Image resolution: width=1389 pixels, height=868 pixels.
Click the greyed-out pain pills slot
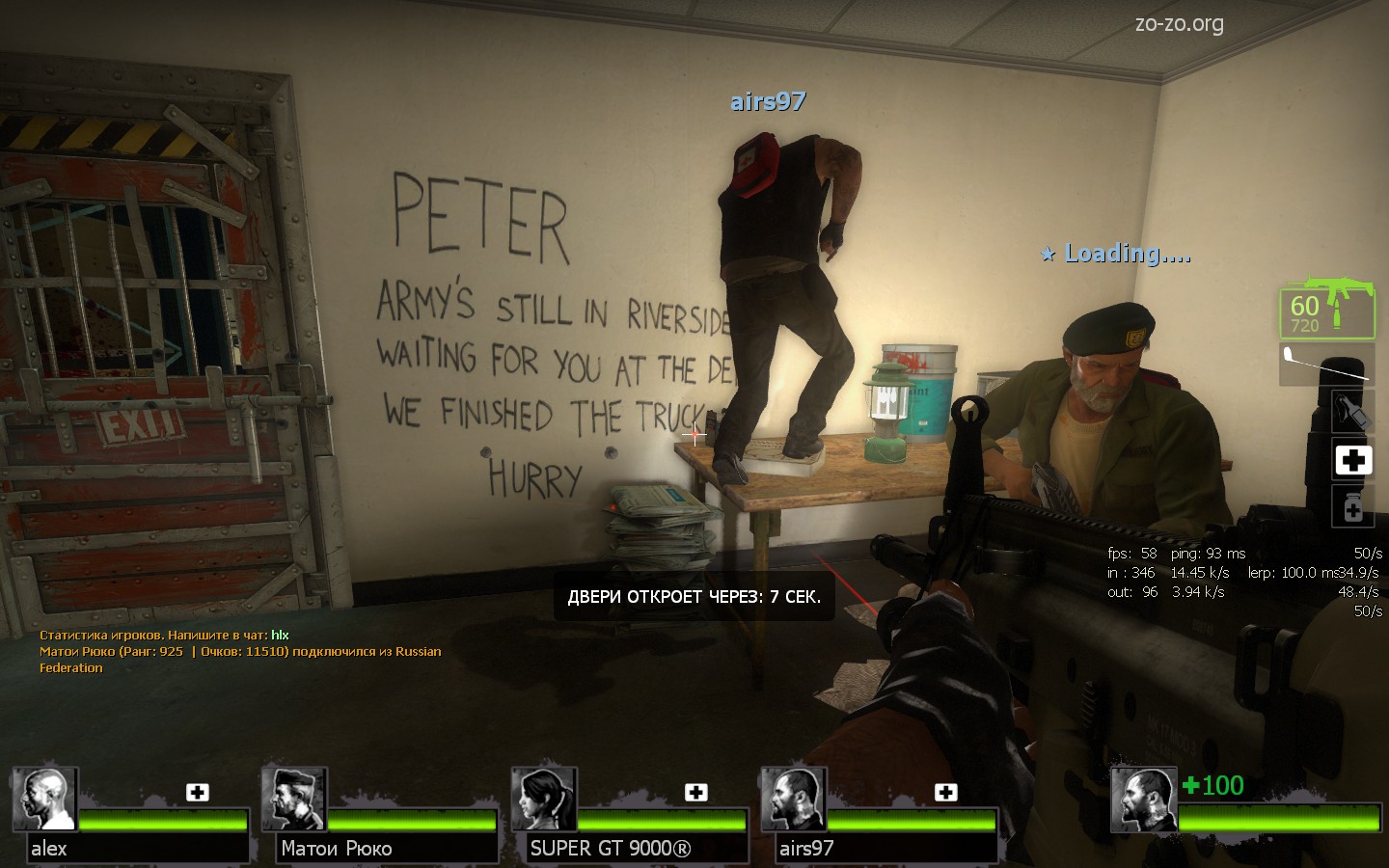pos(1352,506)
